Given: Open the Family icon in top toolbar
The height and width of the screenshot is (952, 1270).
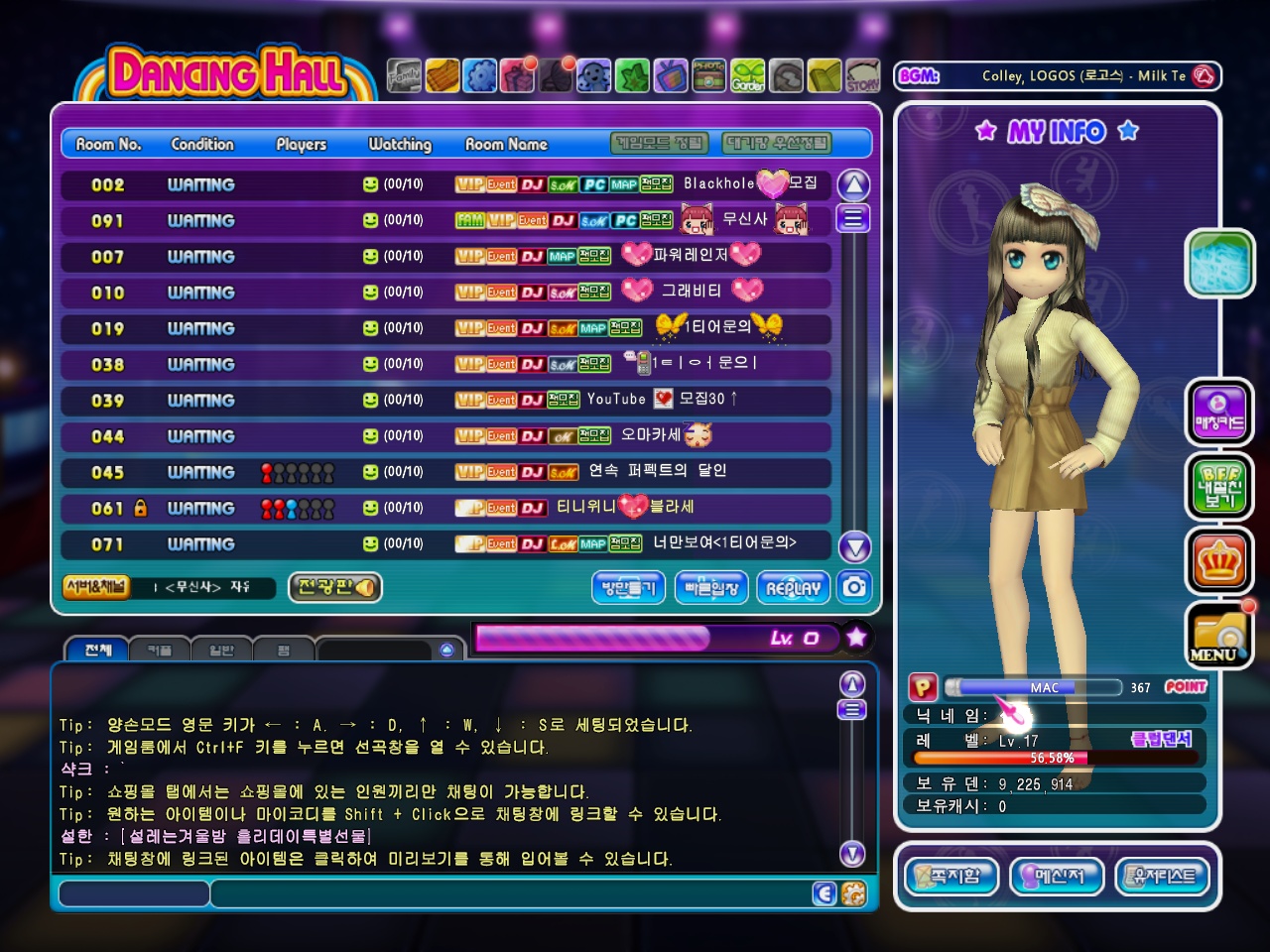Looking at the screenshot, I should [404, 75].
